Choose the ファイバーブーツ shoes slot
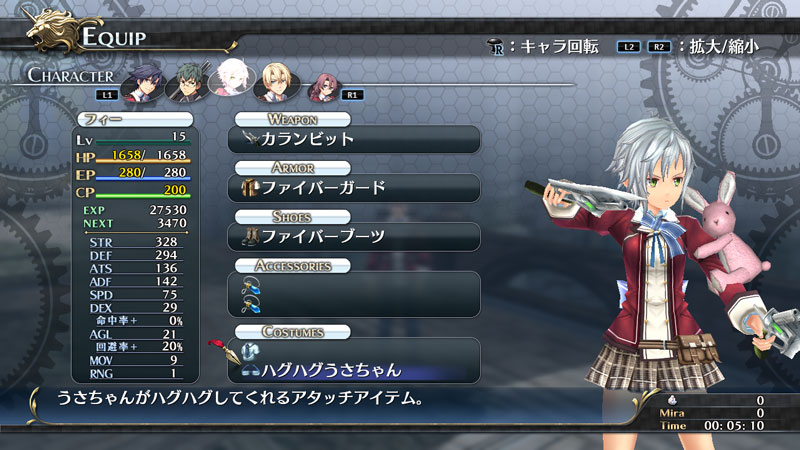The image size is (800, 450). click(355, 236)
